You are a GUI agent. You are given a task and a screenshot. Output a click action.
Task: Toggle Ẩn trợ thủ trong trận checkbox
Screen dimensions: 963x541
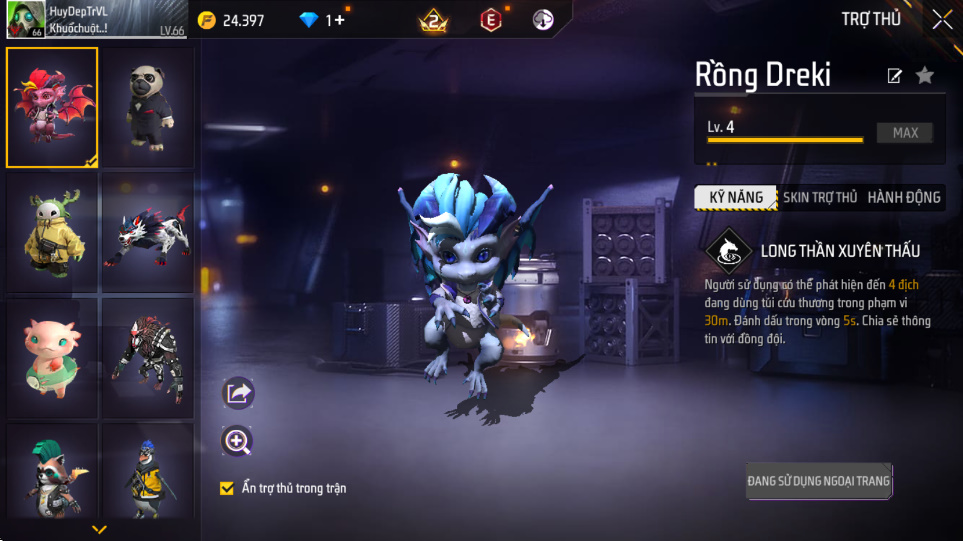(227, 488)
